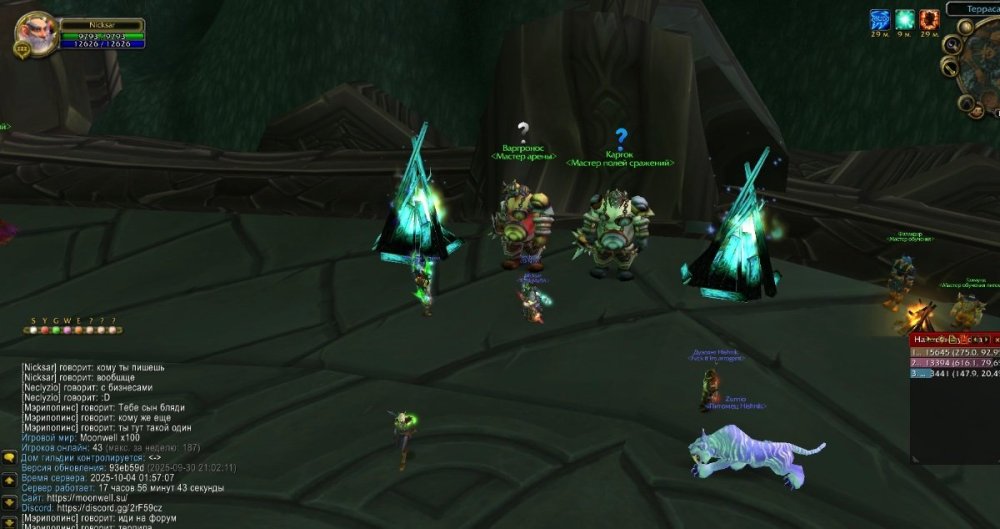Image resolution: width=1000 pixels, height=529 pixels.
Task: Click the green orb on the marker bar
Action: (x=56, y=330)
